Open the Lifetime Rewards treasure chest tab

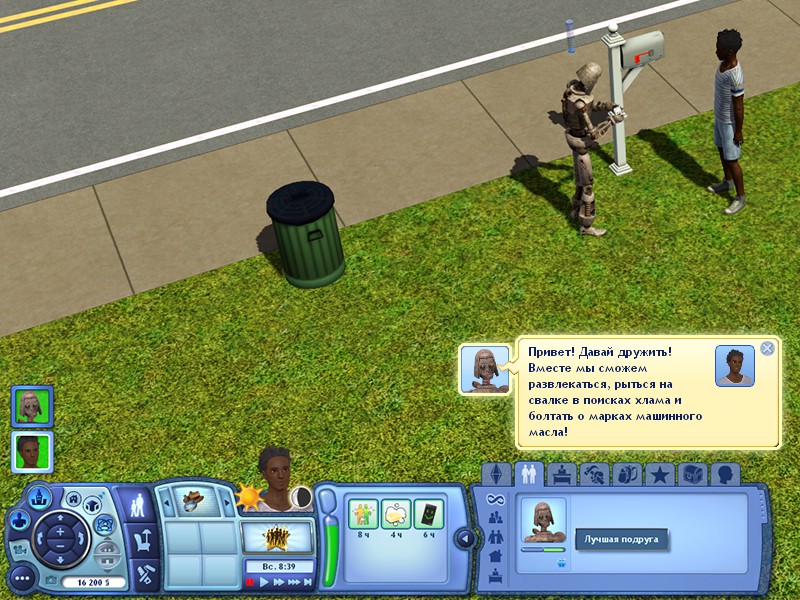pos(692,473)
